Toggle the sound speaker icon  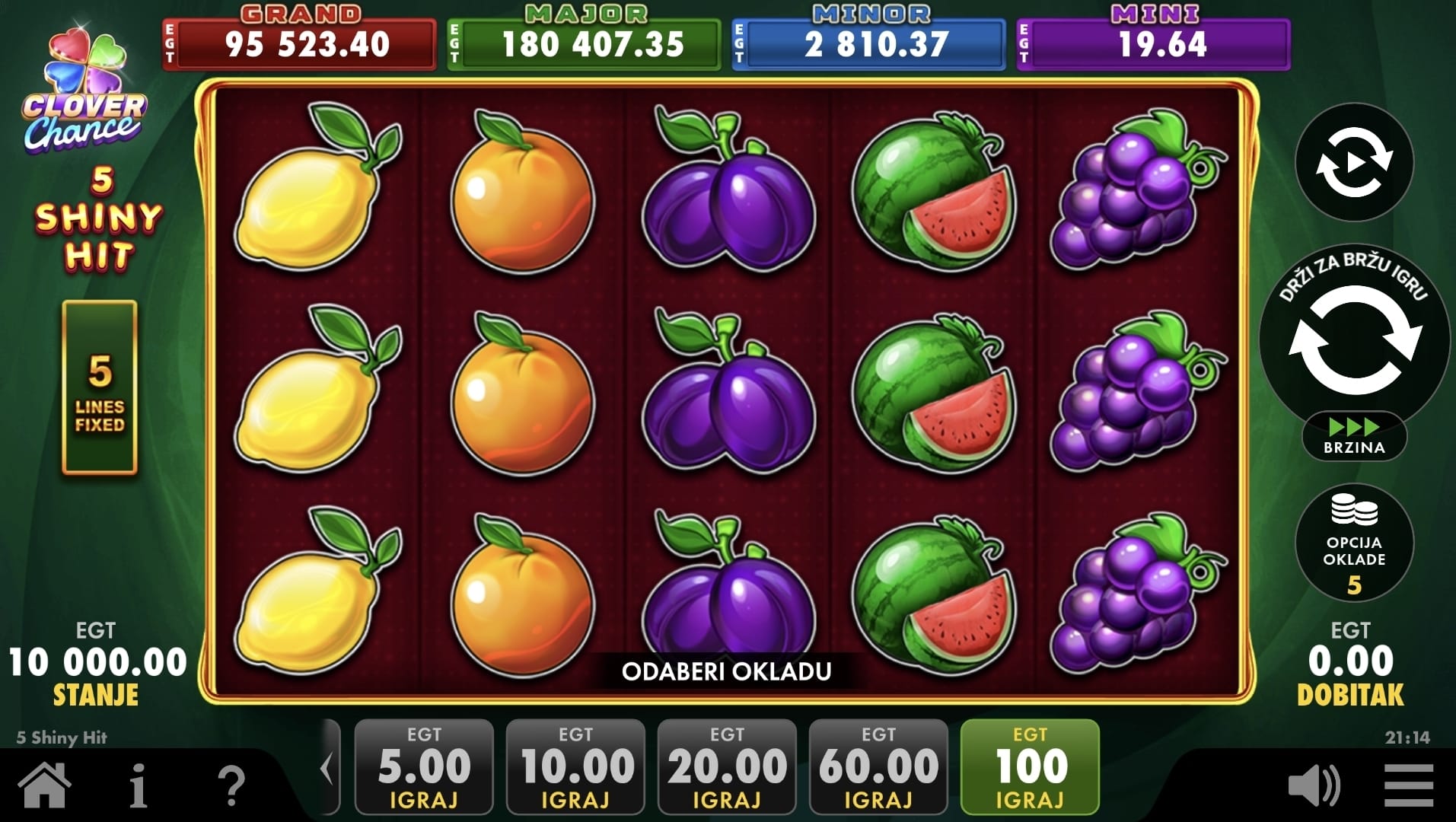(1314, 785)
